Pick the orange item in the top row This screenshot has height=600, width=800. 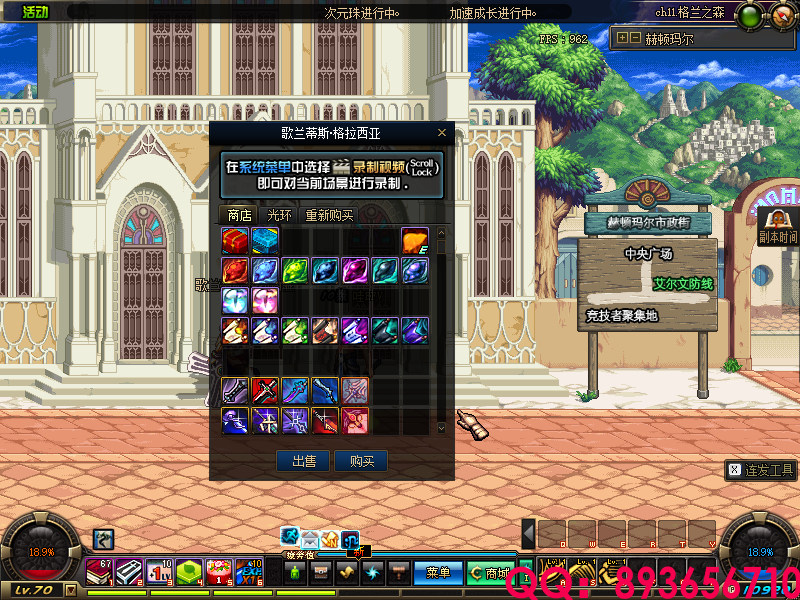click(x=415, y=240)
